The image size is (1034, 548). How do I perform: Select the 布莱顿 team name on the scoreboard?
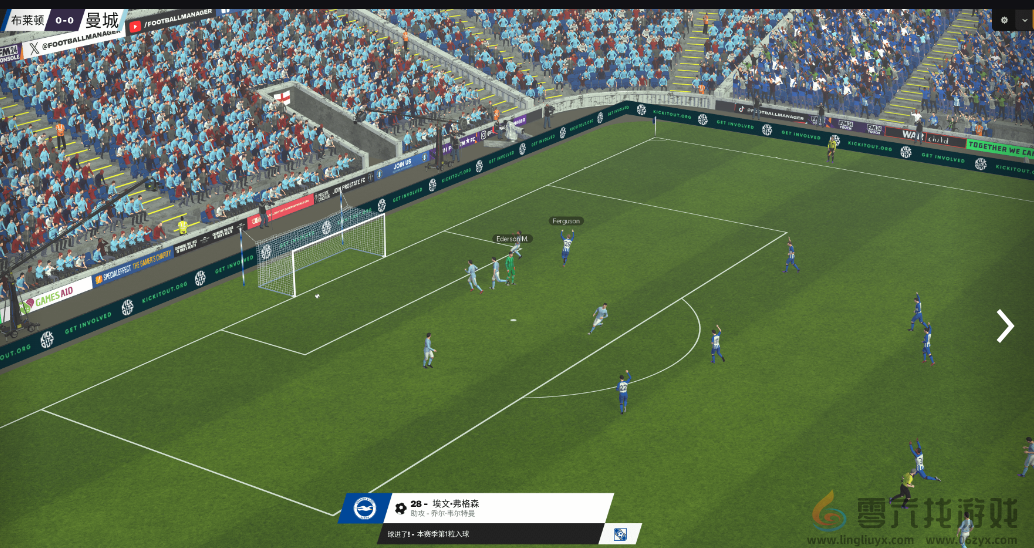click(27, 20)
